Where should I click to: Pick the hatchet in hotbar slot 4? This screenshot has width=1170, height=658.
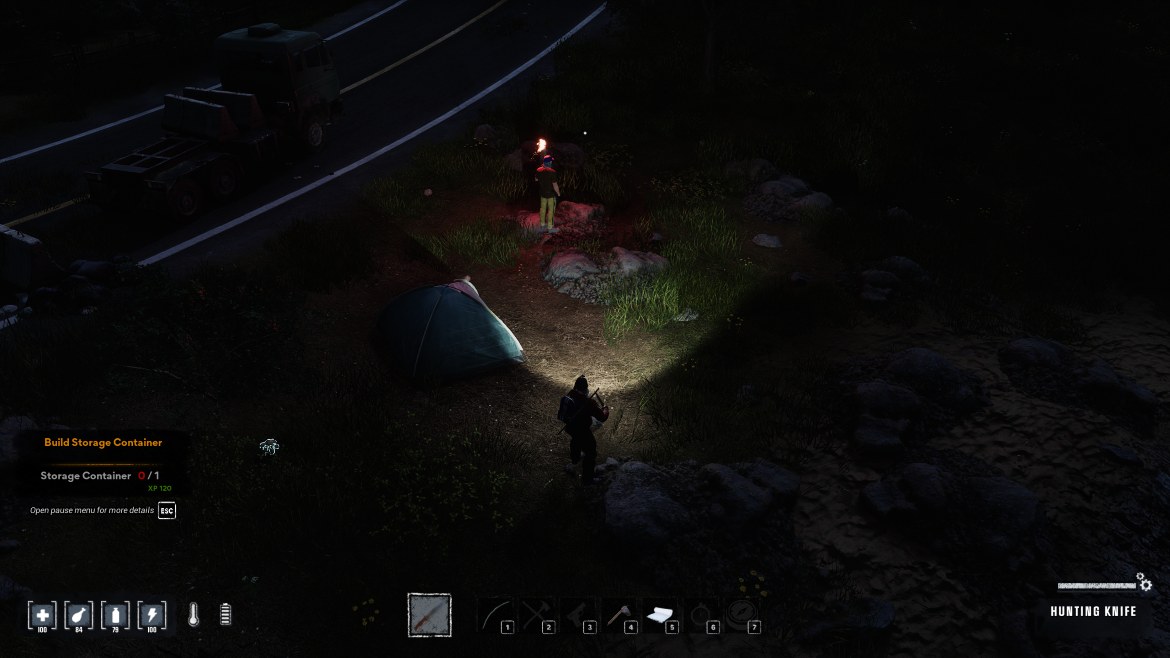coord(619,615)
